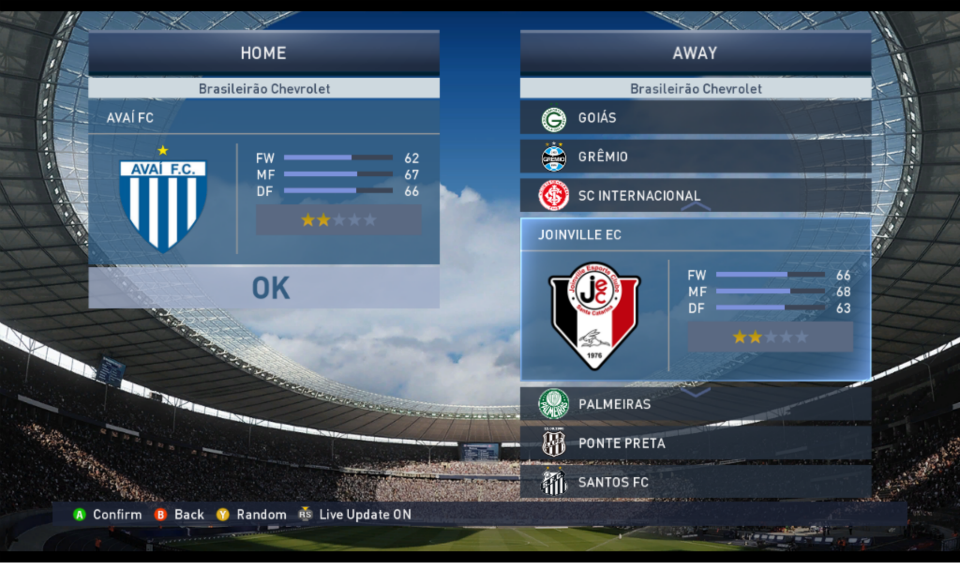This screenshot has width=960, height=563.
Task: Switch to the HOME panel header
Action: click(264, 53)
